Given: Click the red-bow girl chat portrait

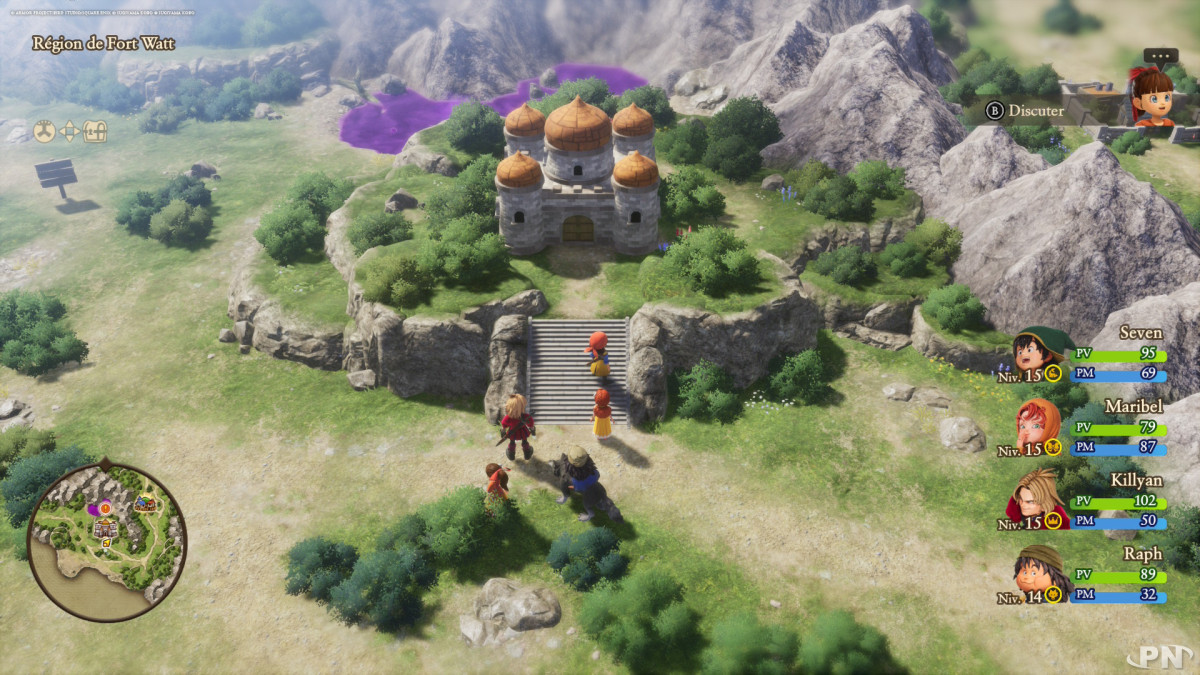Looking at the screenshot, I should tap(1152, 96).
